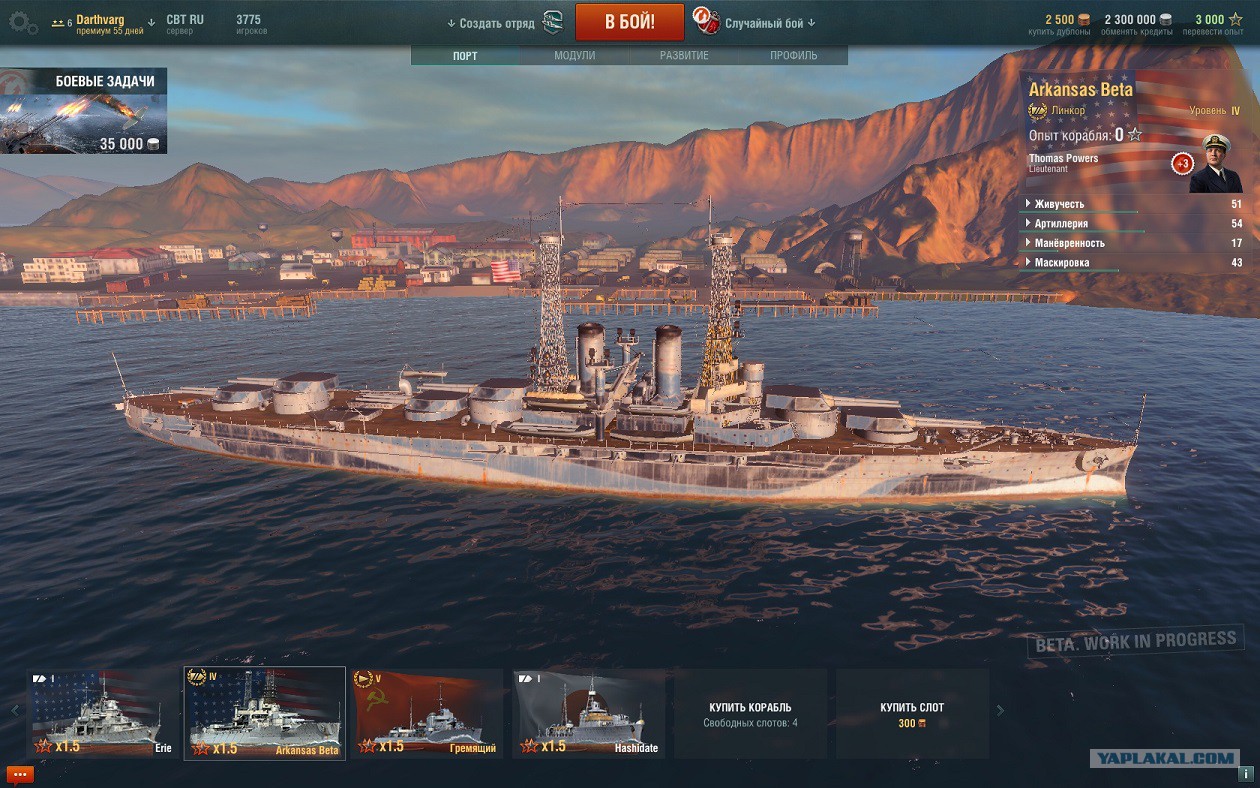Open the Боевые задачи panel
Image resolution: width=1260 pixels, height=788 pixels.
pyautogui.click(x=84, y=111)
